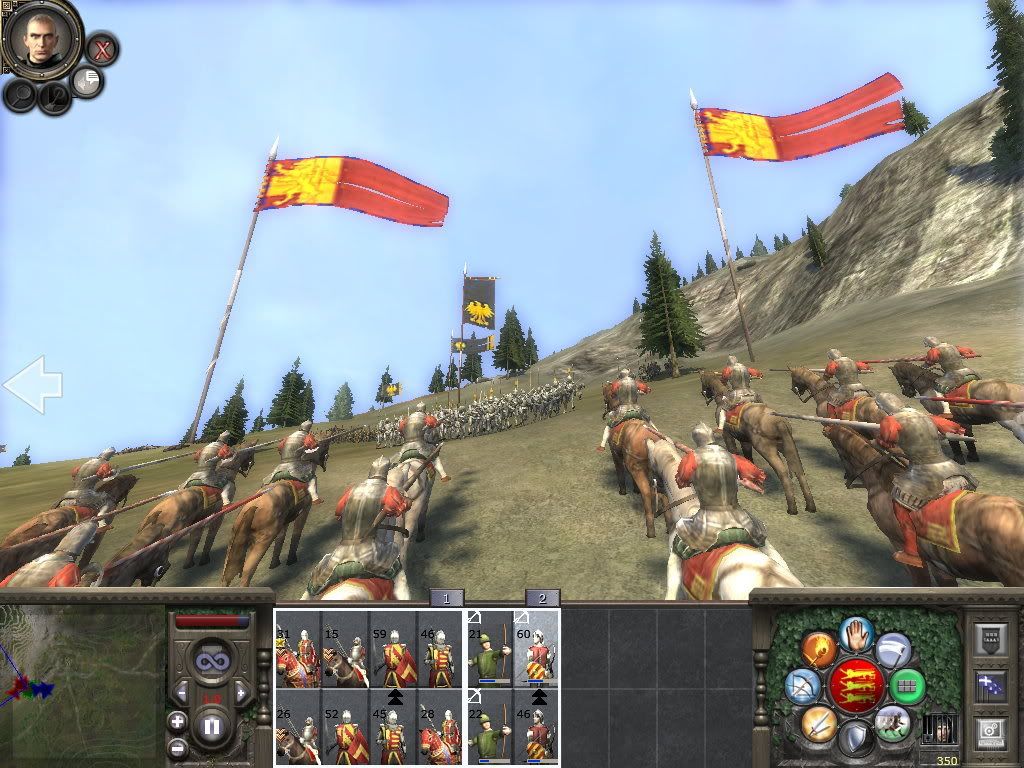Screen dimensions: 1024x768
Task: Dismiss the advisor with the red X
Action: (101, 48)
